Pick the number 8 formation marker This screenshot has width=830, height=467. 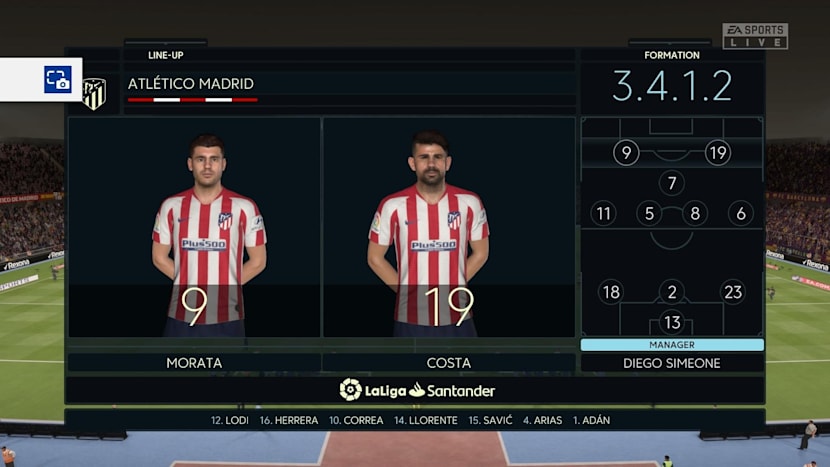[x=694, y=213]
